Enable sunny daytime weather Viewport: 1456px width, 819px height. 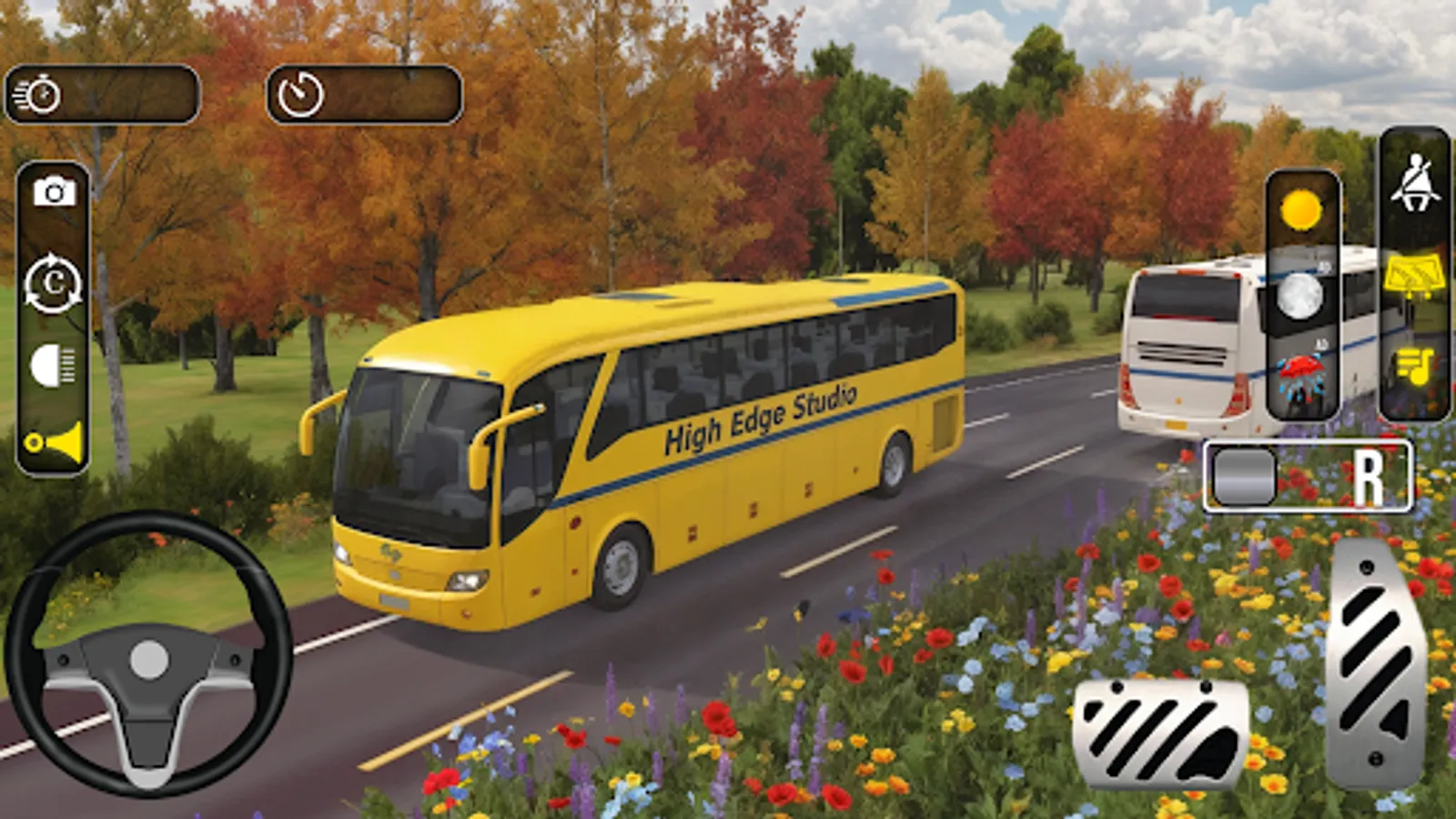click(1299, 210)
